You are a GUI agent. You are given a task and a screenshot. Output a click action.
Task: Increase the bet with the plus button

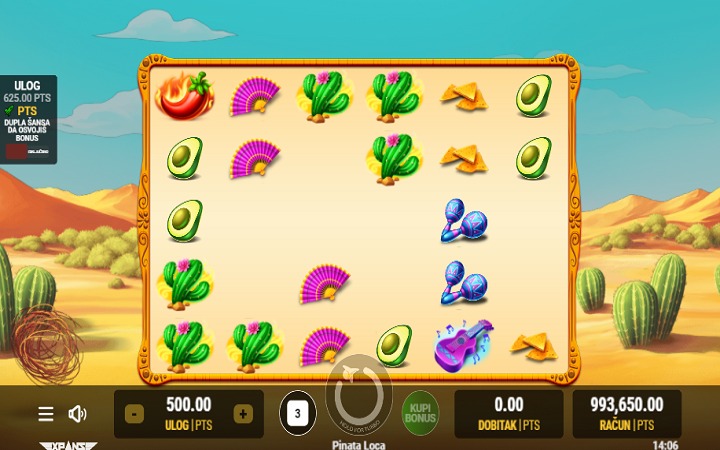click(x=243, y=414)
